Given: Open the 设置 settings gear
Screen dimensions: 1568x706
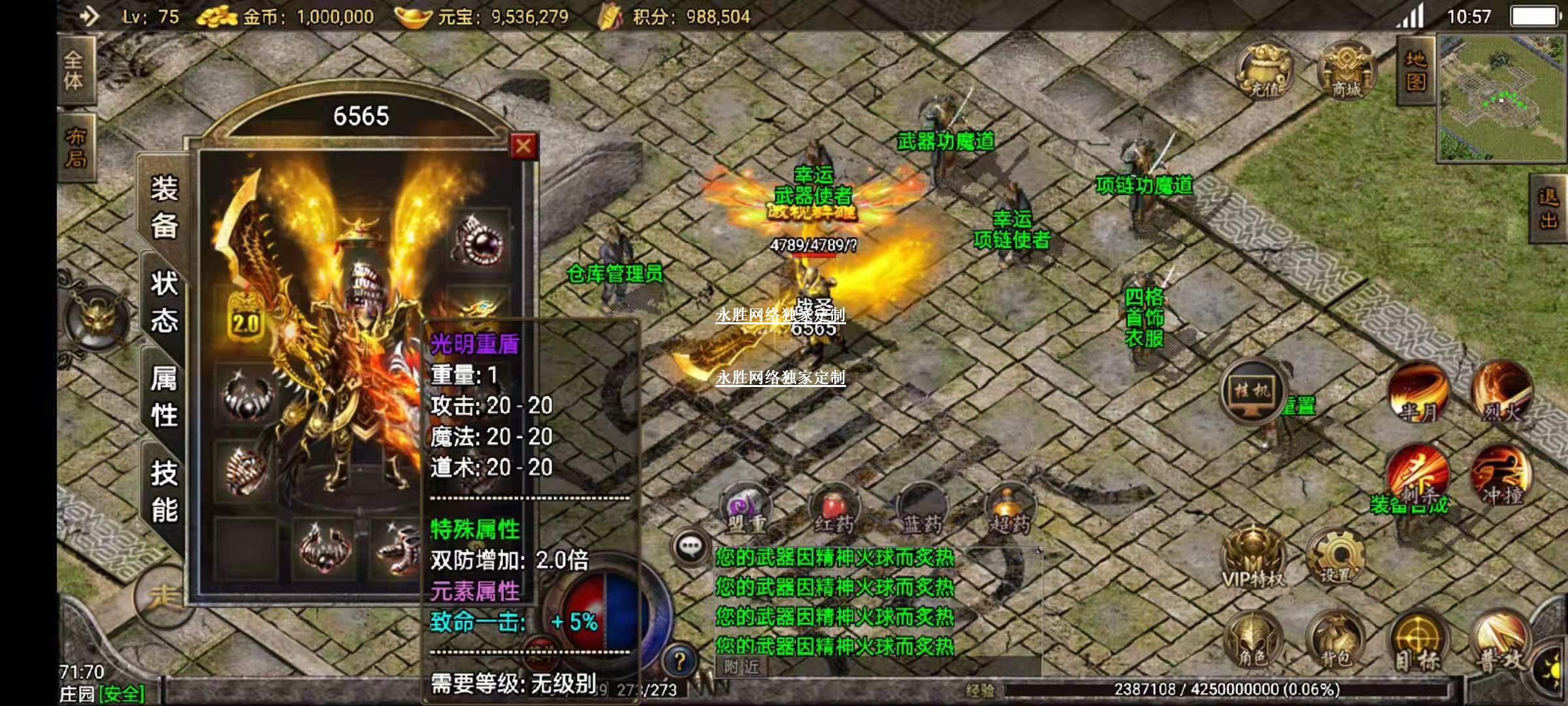Looking at the screenshot, I should (x=1335, y=558).
